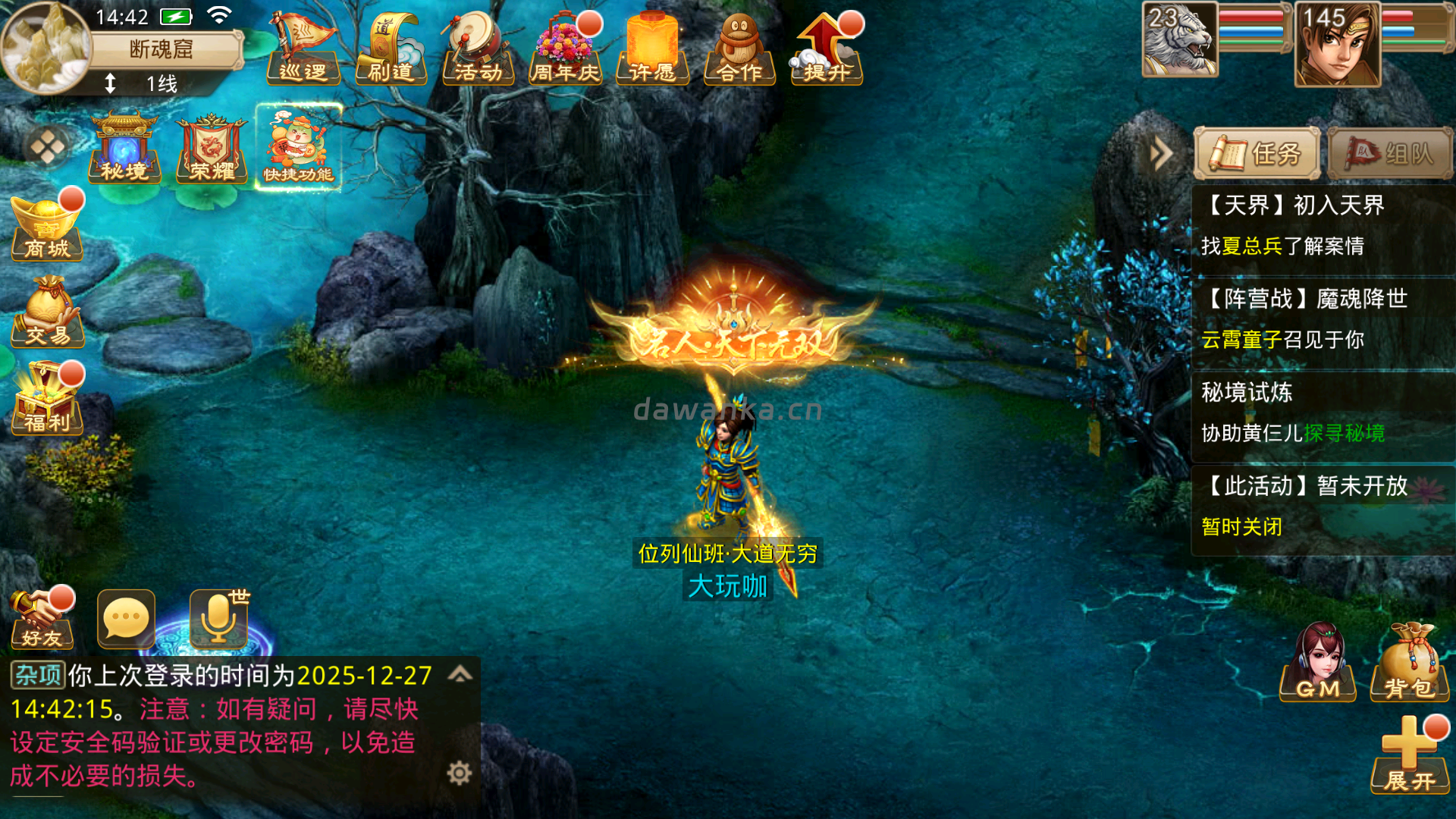Open 快捷功能 quick functions
This screenshot has height=819, width=1456.
(x=299, y=148)
